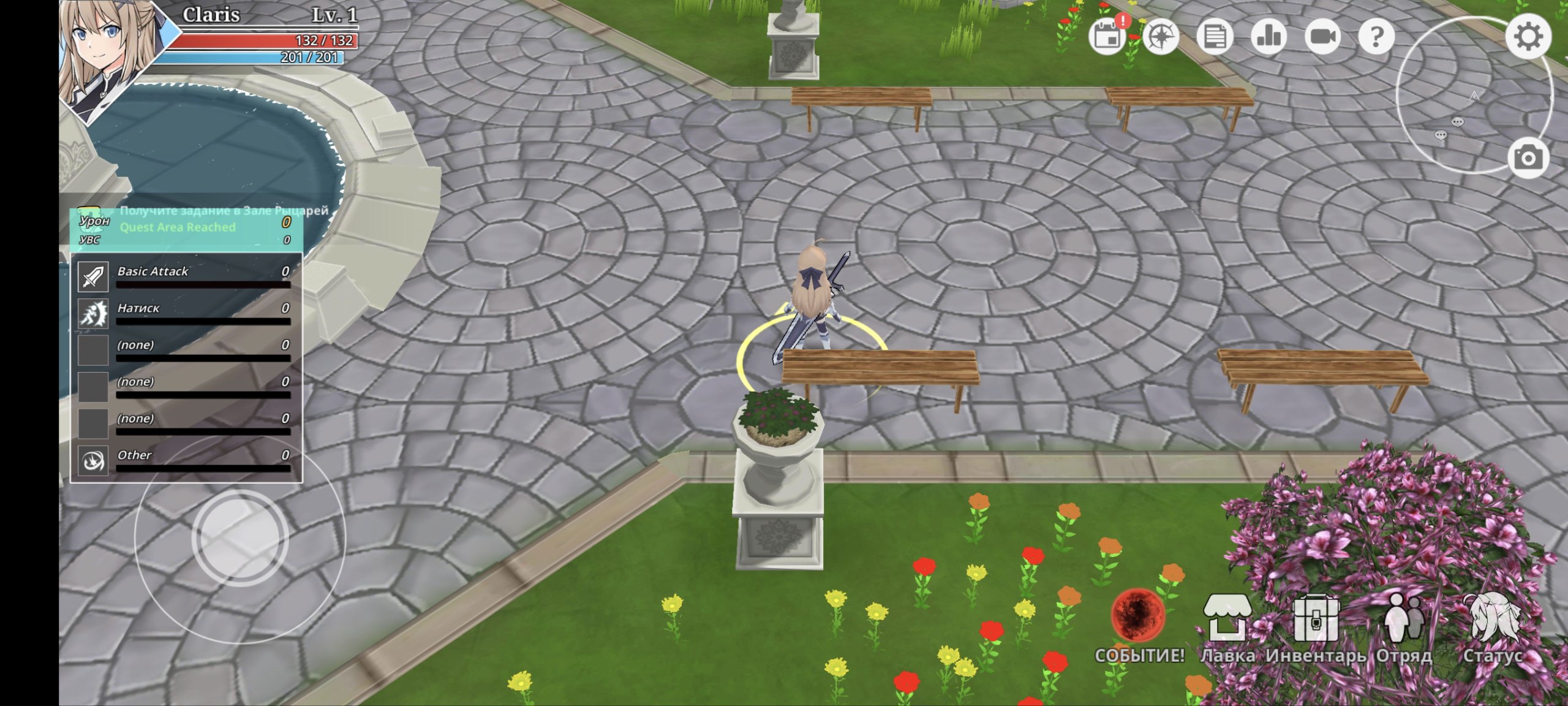Open the circular minimap
This screenshot has height=706, width=1568.
tap(1470, 98)
